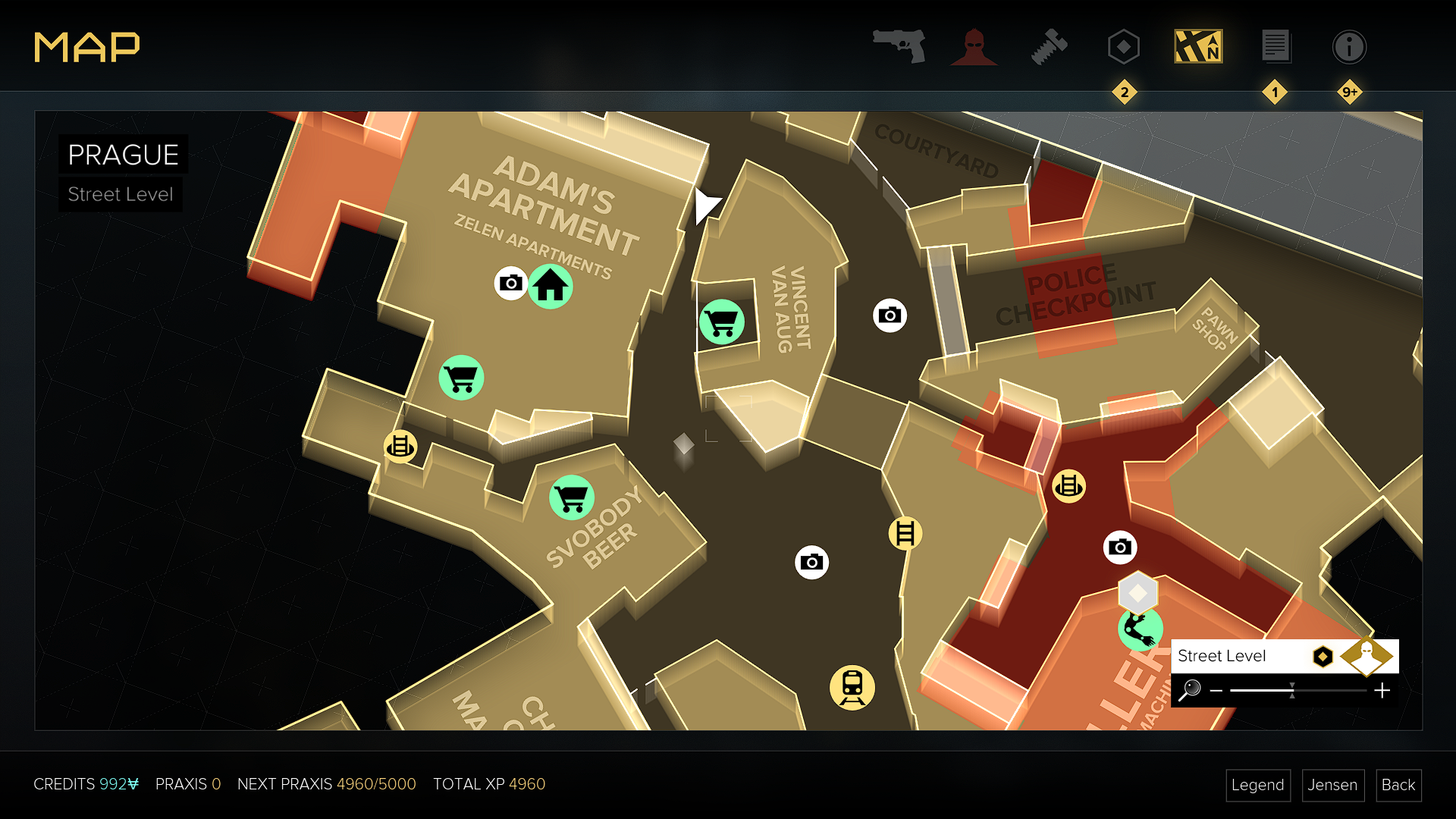Switch to the pistol inventory tab
This screenshot has height=819, width=1456.
click(899, 46)
